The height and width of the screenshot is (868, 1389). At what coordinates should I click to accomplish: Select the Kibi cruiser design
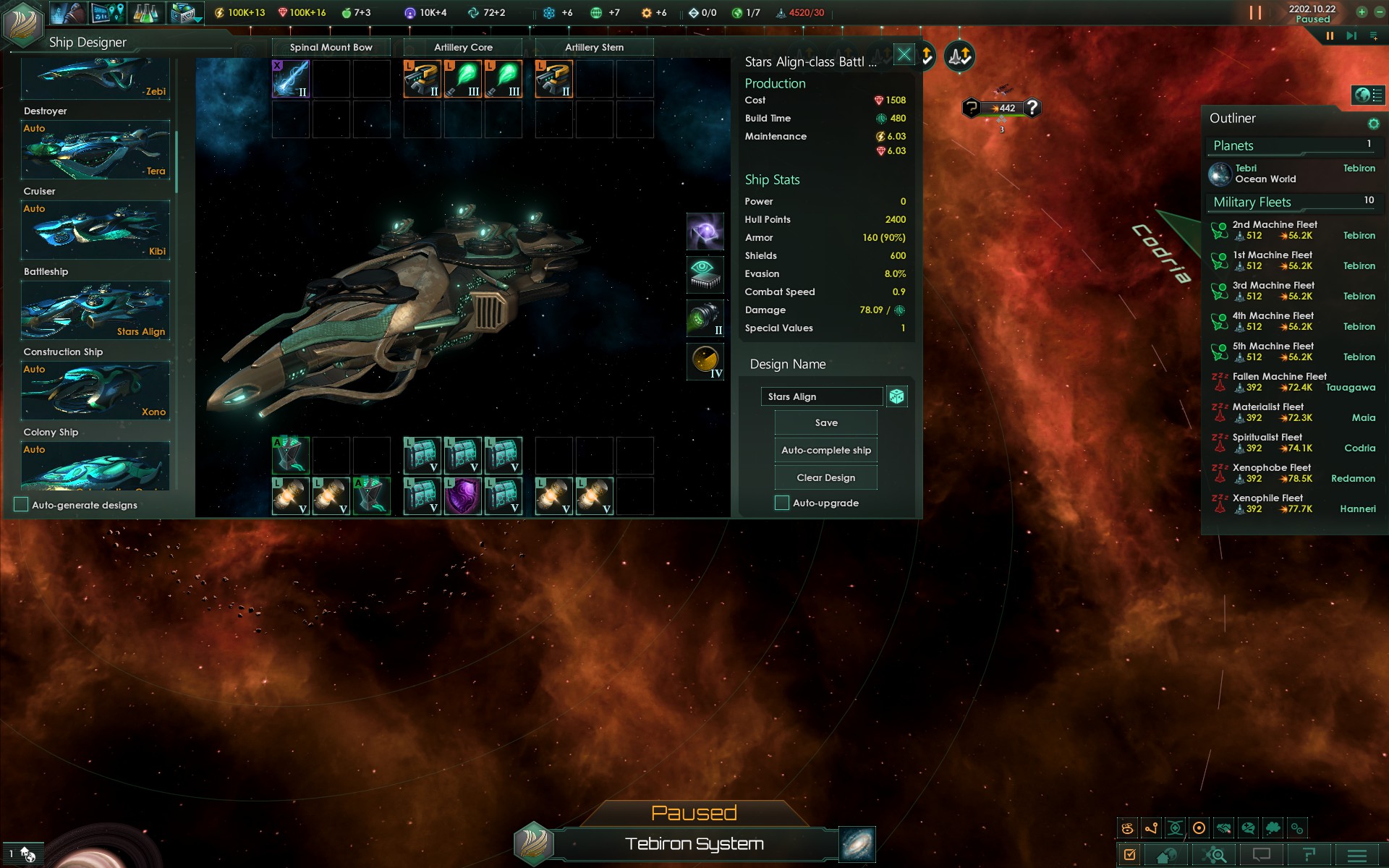tap(95, 230)
